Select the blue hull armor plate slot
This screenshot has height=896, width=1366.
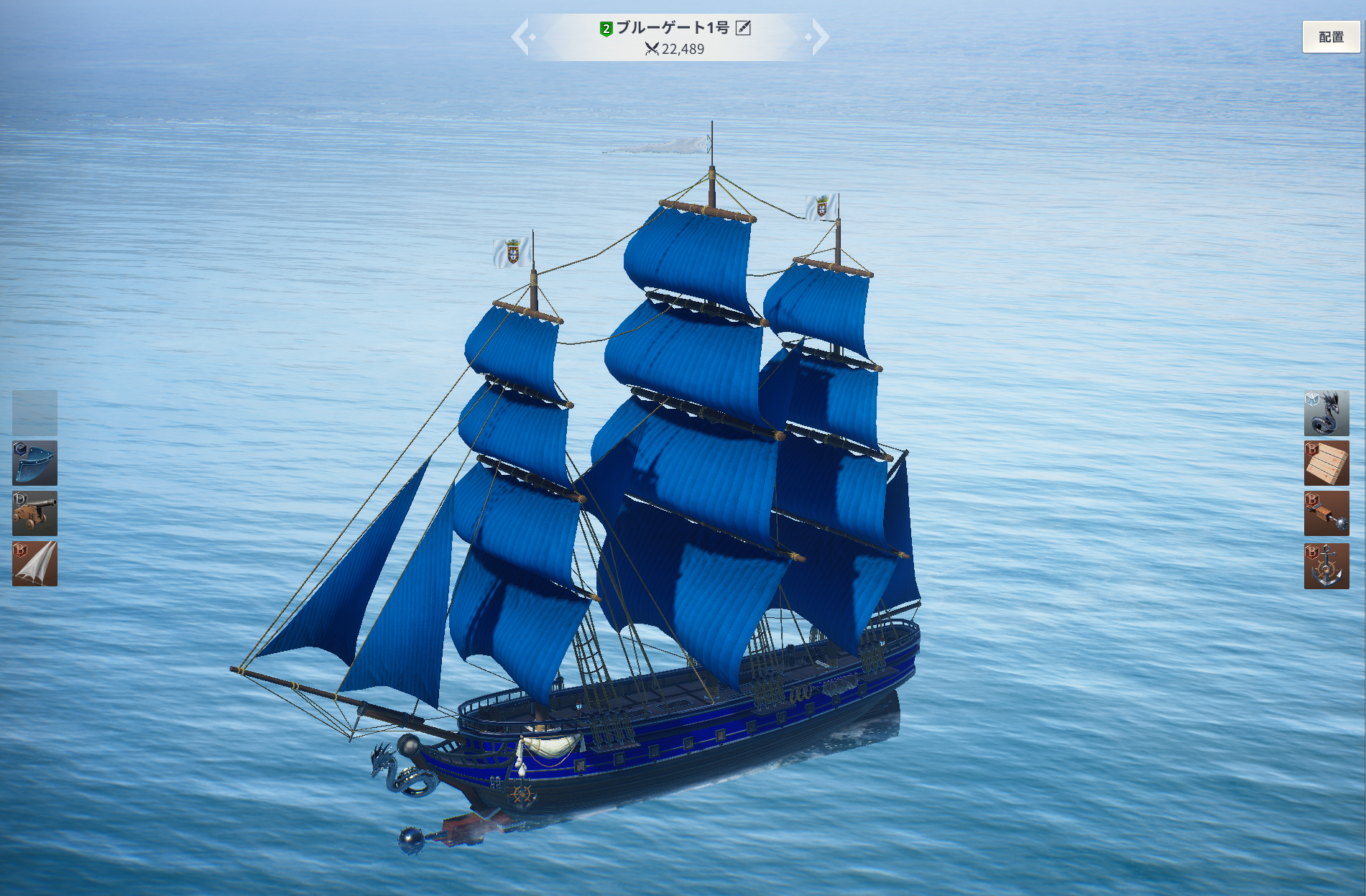(x=34, y=463)
